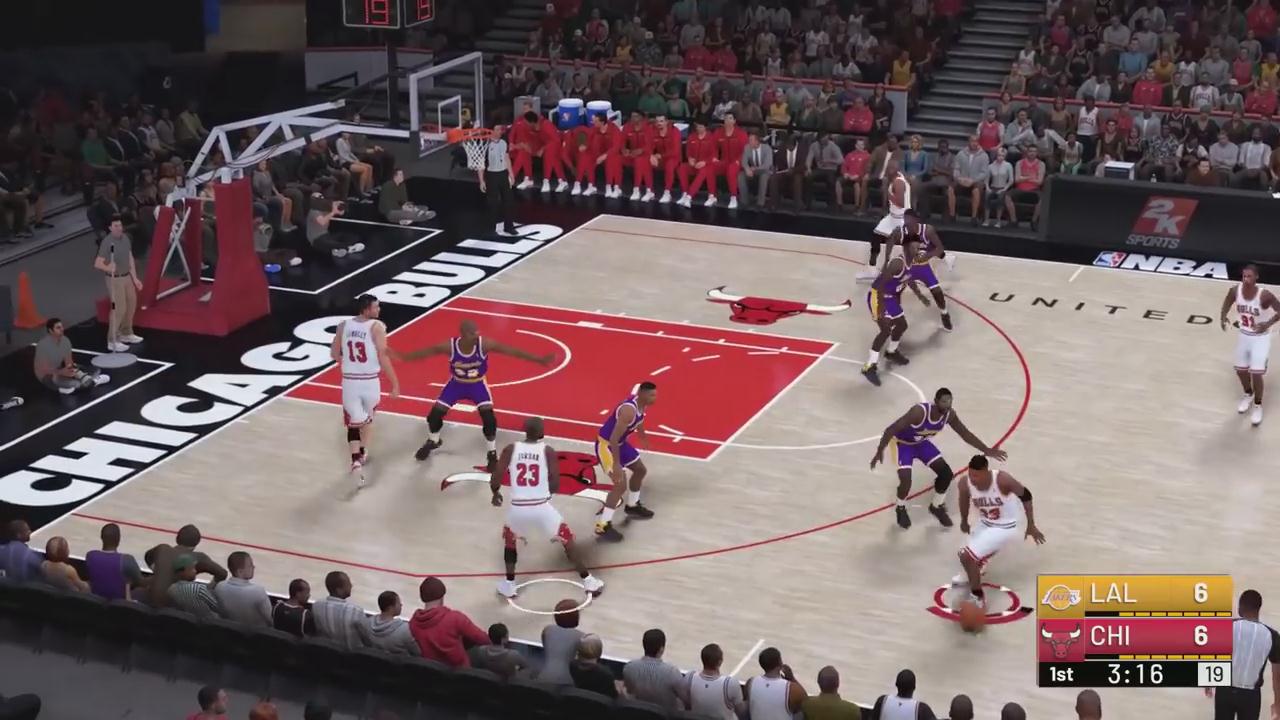Image resolution: width=1280 pixels, height=720 pixels.
Task: Expand the LAL score display showing 6
Action: [1201, 595]
